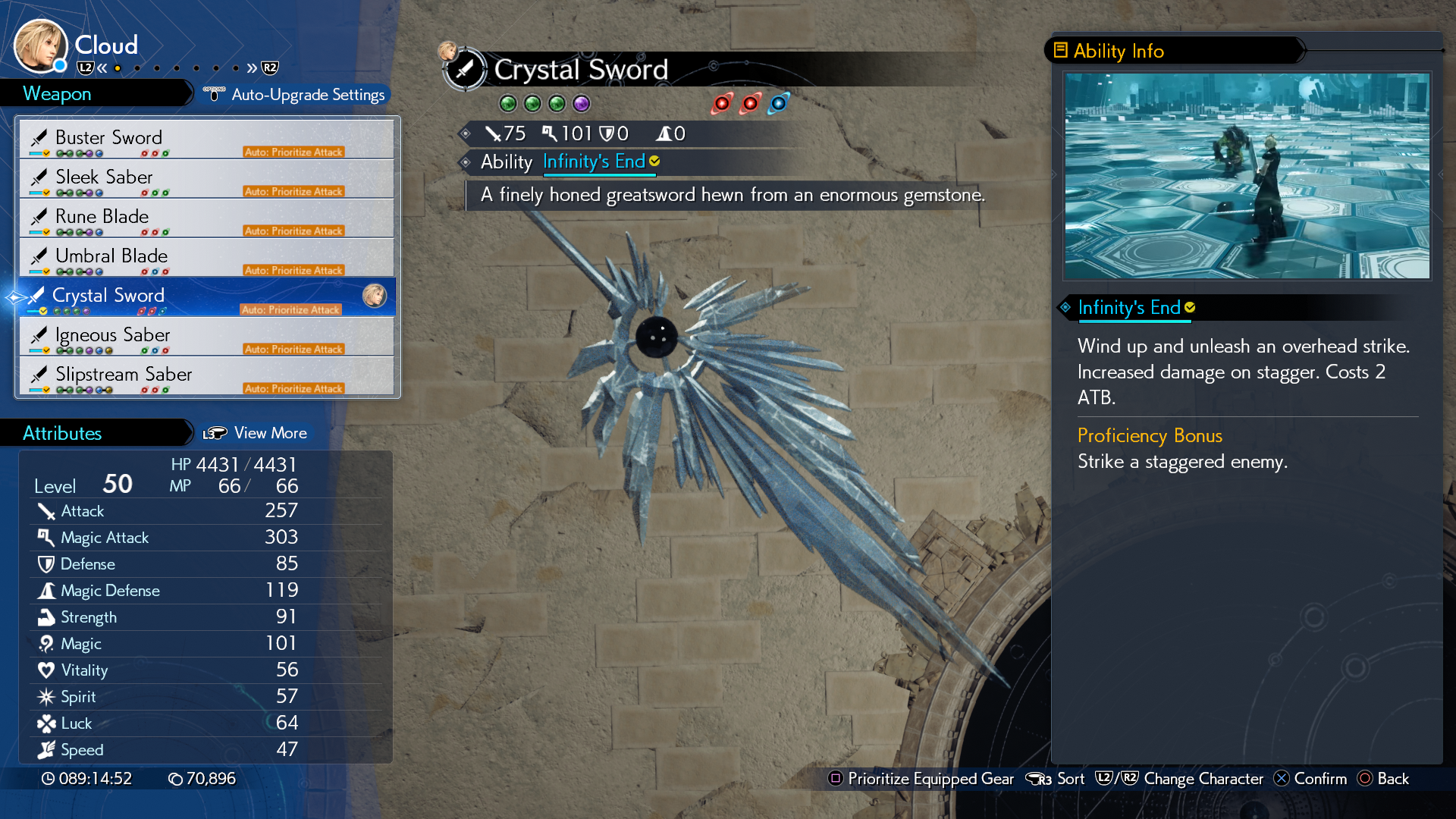
Task: Select the Attack stat sword icon
Action: (x=47, y=510)
